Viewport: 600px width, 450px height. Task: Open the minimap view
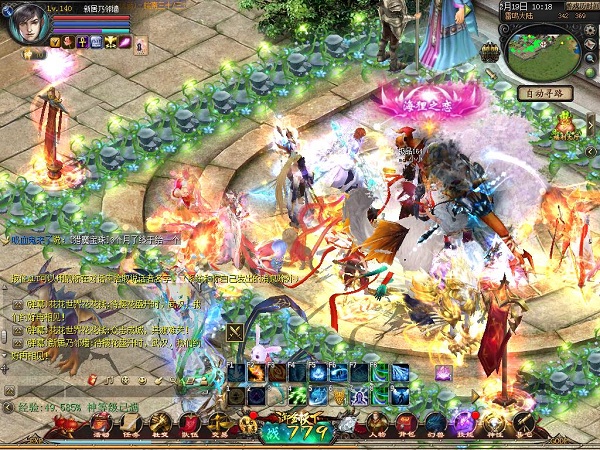coord(543,54)
